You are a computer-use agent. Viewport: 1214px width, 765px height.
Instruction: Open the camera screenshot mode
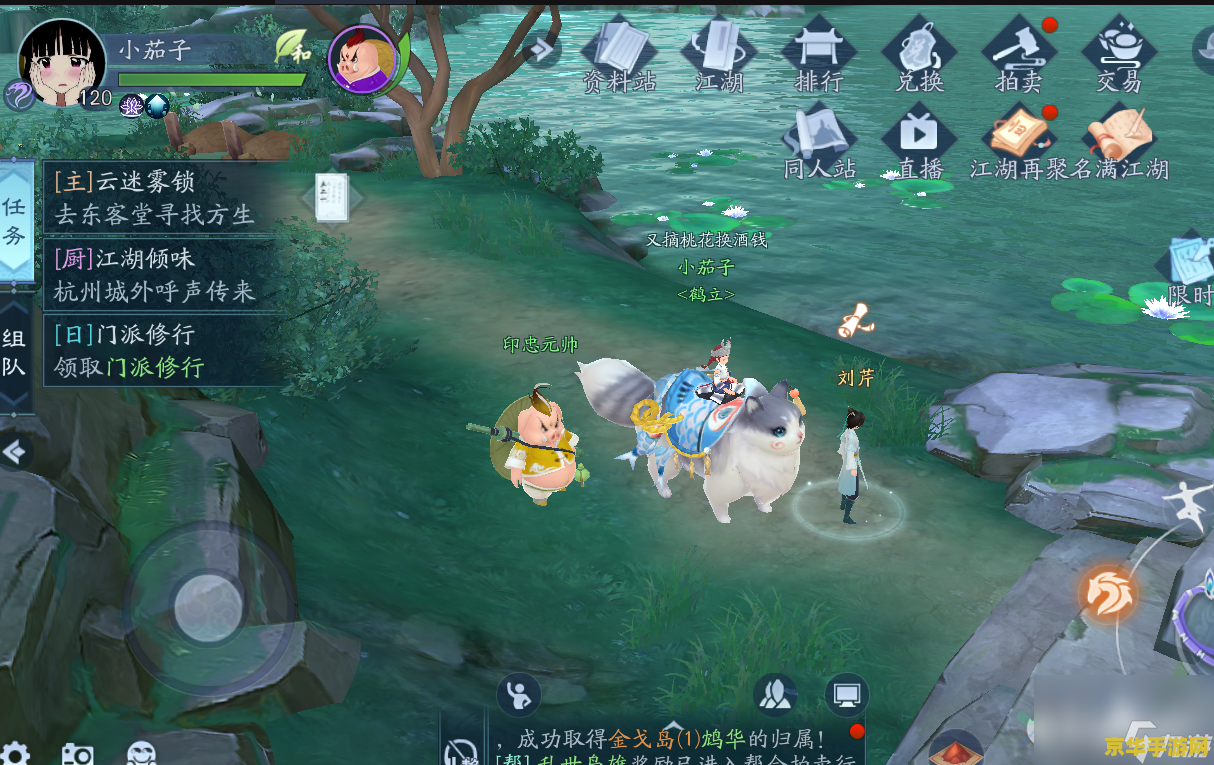click(77, 754)
